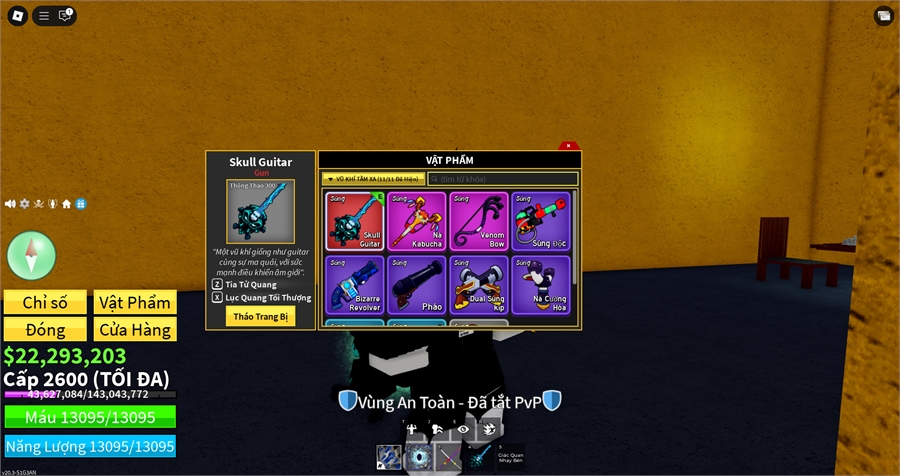Choose the Pháo cannon item

coord(416,285)
